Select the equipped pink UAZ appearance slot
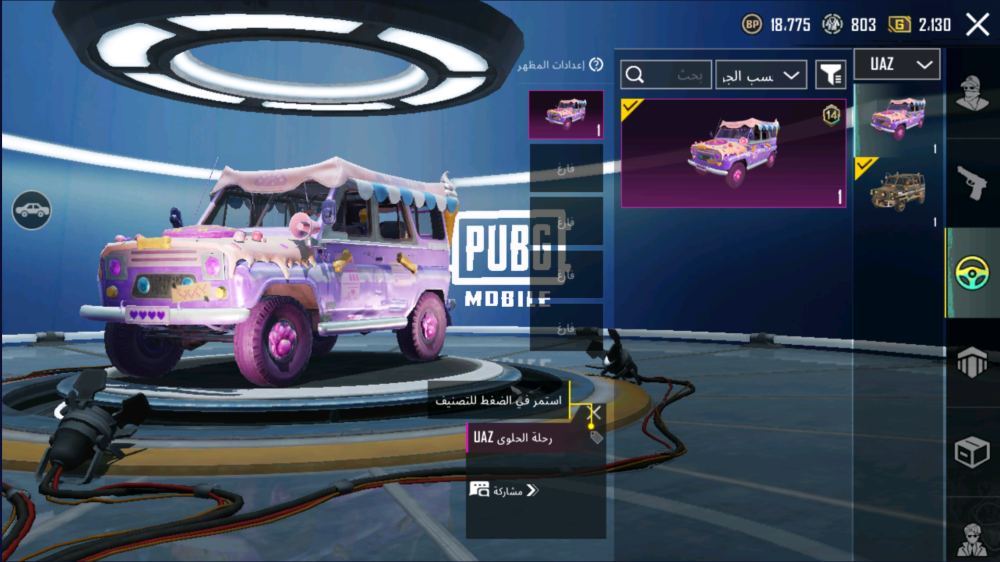 tap(565, 114)
